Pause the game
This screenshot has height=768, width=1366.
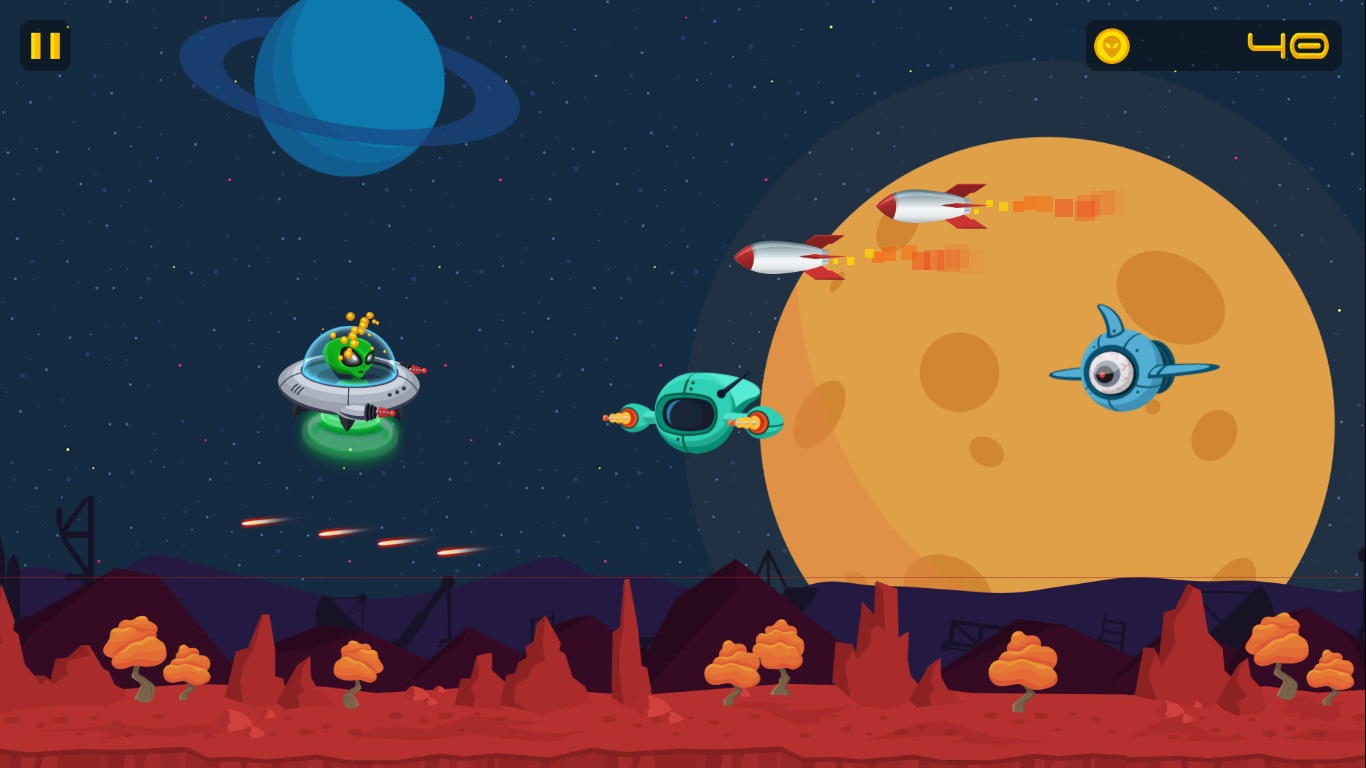point(46,46)
